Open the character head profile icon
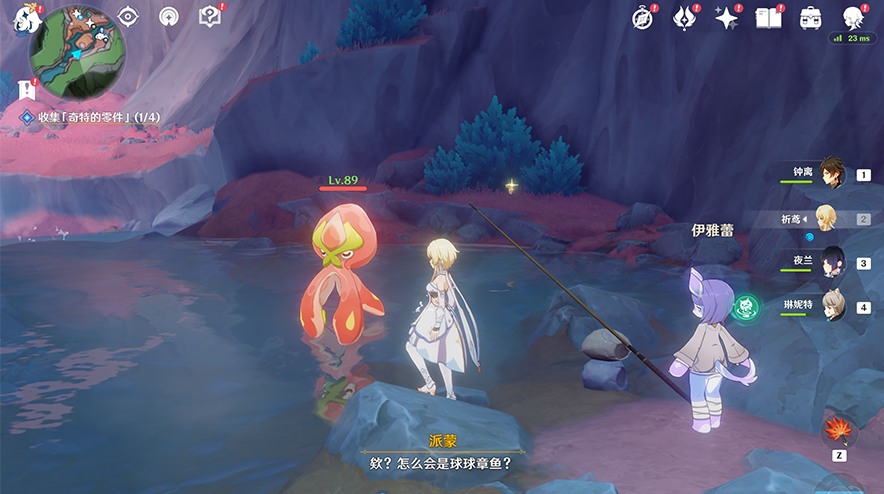Viewport: 884px width, 494px height. 853,17
